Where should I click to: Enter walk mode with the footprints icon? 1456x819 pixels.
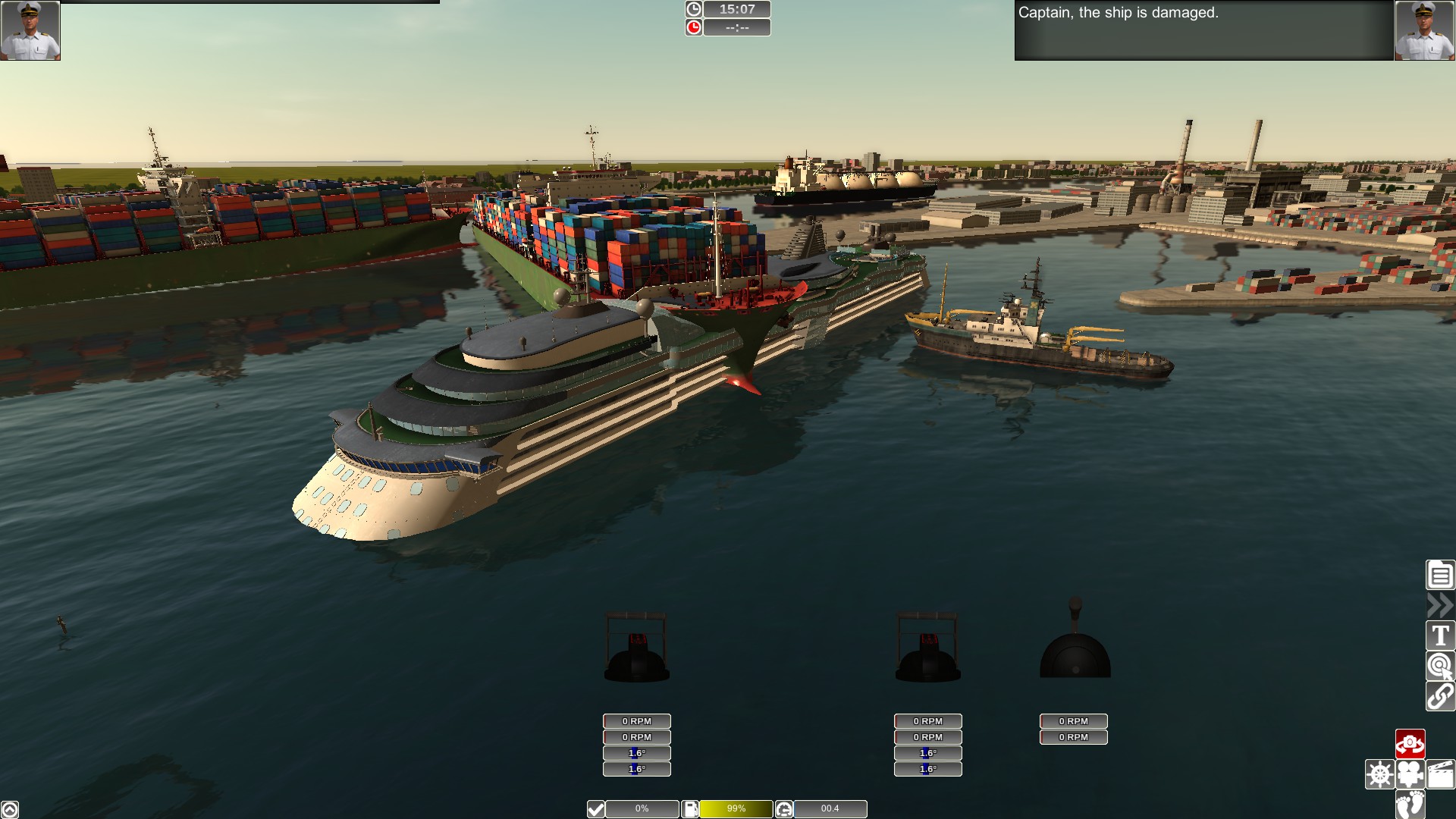click(x=1410, y=805)
